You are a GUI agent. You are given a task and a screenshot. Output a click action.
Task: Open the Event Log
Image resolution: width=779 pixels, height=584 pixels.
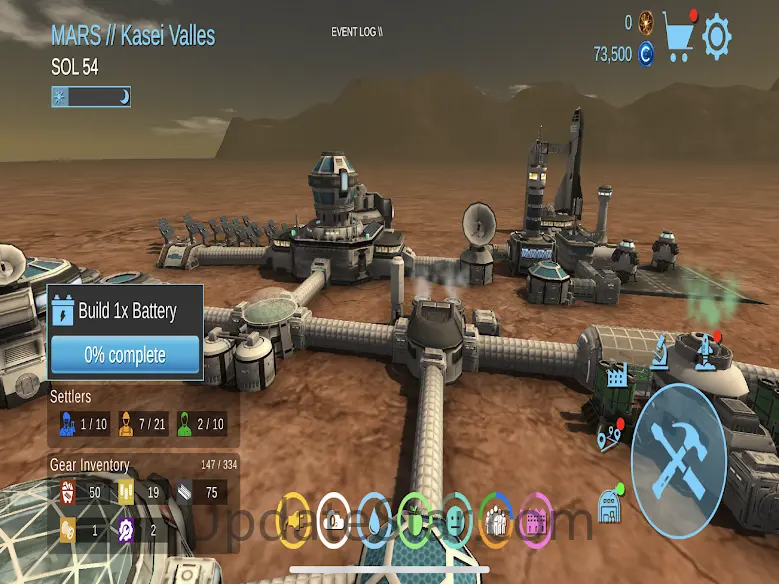pos(357,32)
